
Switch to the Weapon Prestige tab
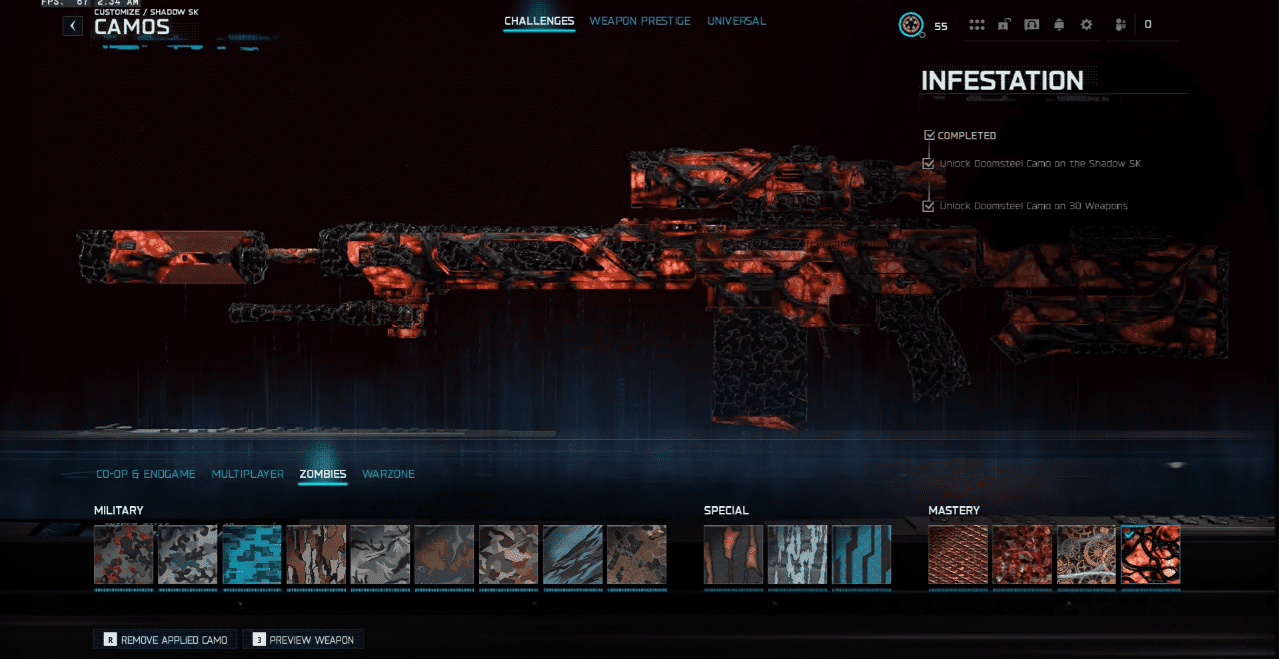tap(640, 21)
